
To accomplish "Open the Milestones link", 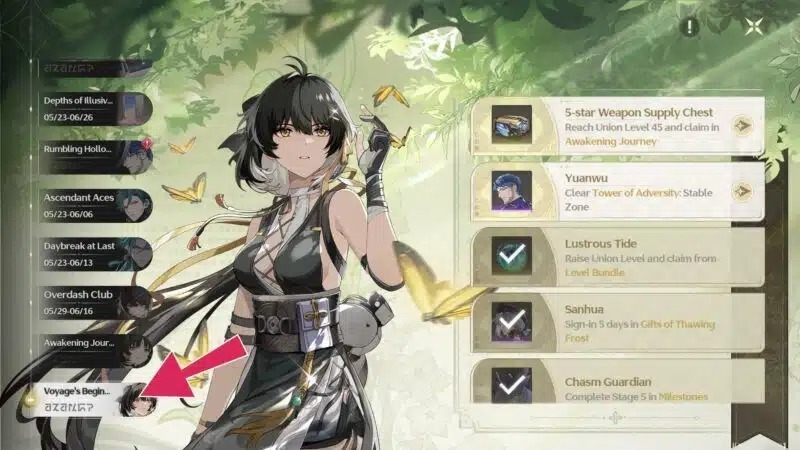I will click(x=681, y=397).
